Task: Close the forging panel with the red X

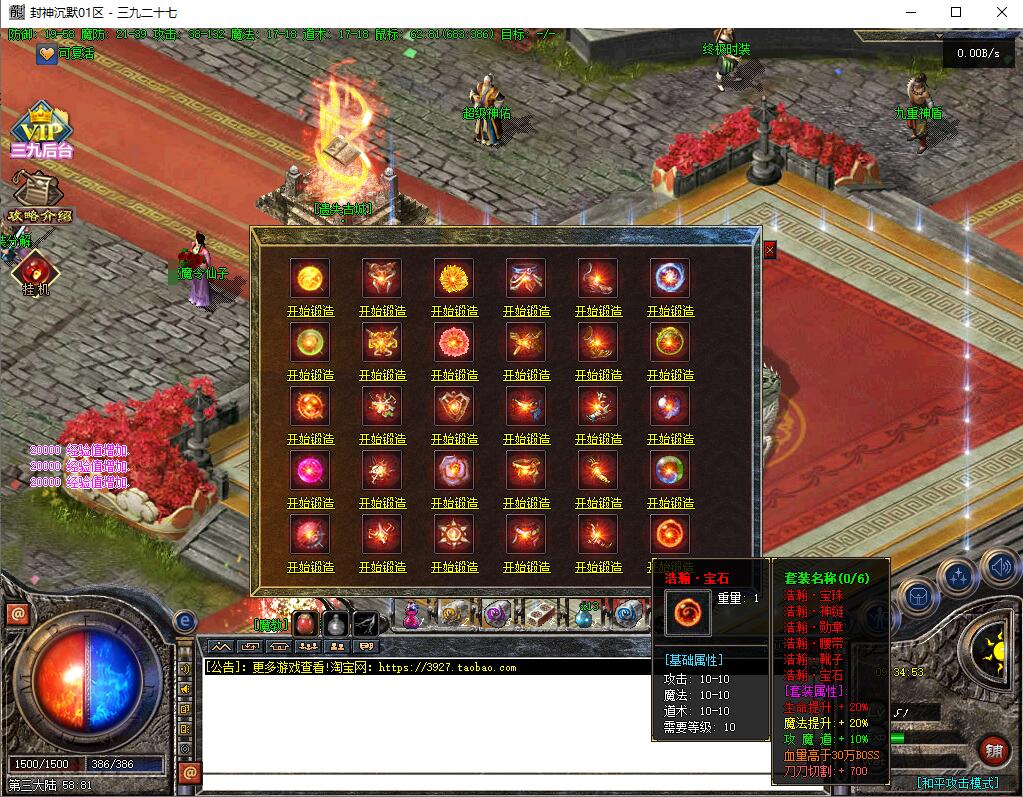Action: (x=770, y=250)
